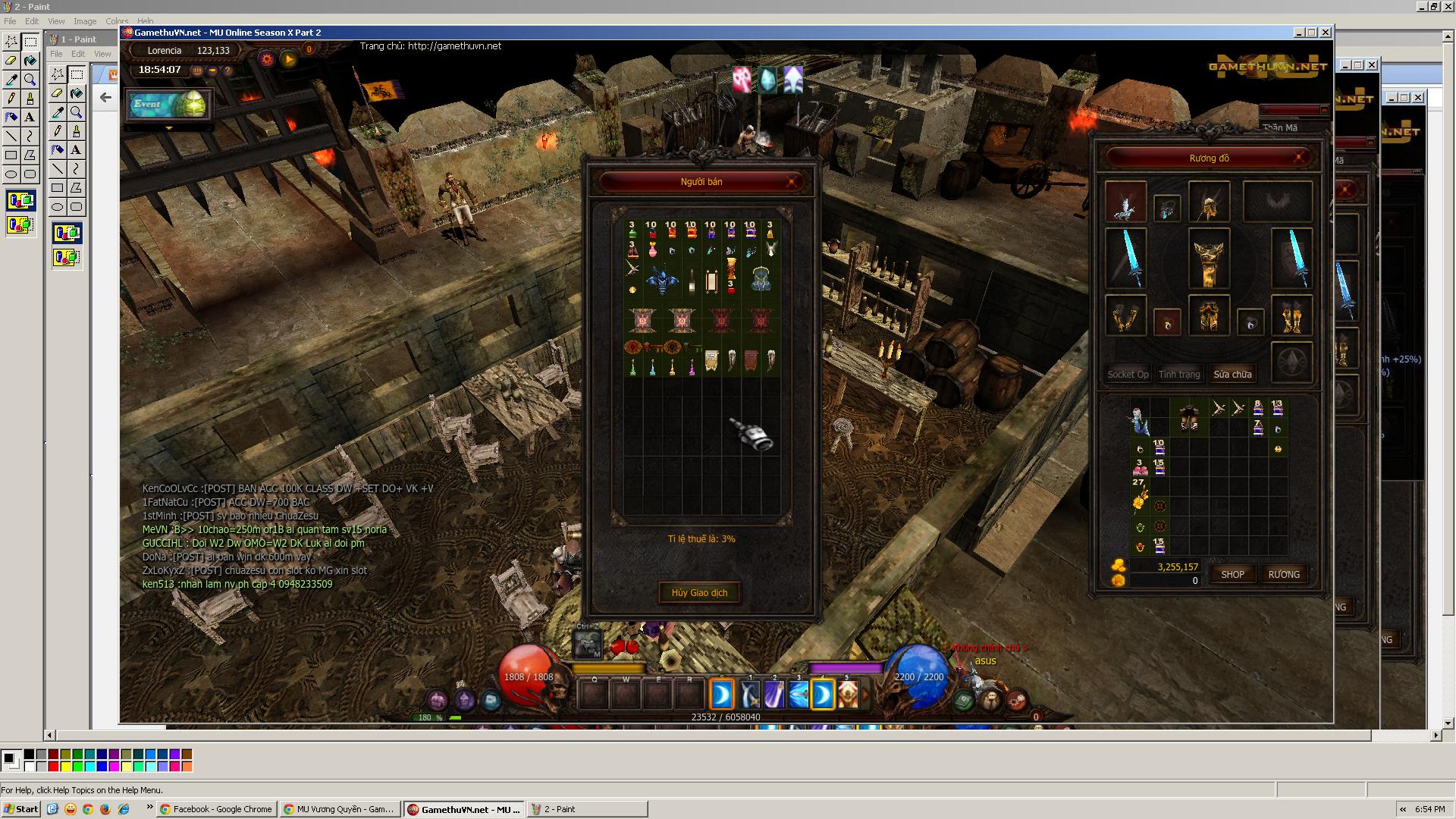
Task: Use the warrior buff skill in slot 5
Action: pos(847,694)
